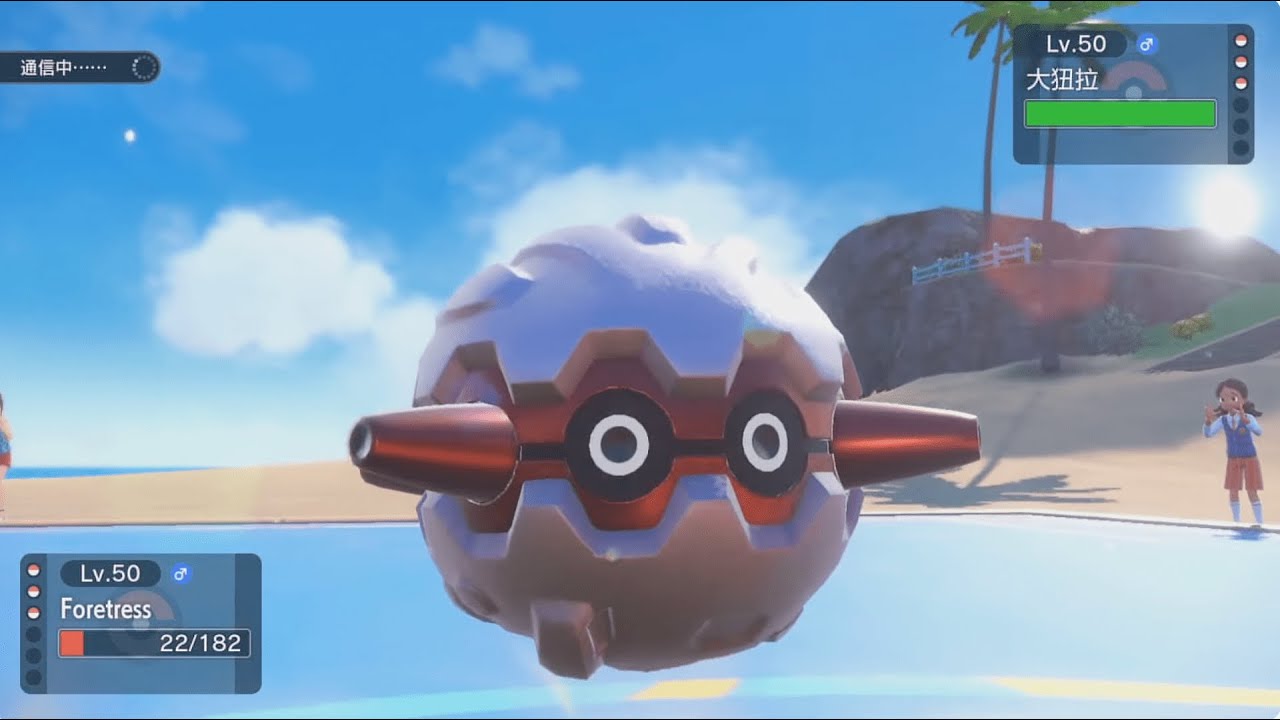This screenshot has width=1280, height=720.
Task: Select the Lv.50 badge on Foretress's panel
Action: click(109, 573)
